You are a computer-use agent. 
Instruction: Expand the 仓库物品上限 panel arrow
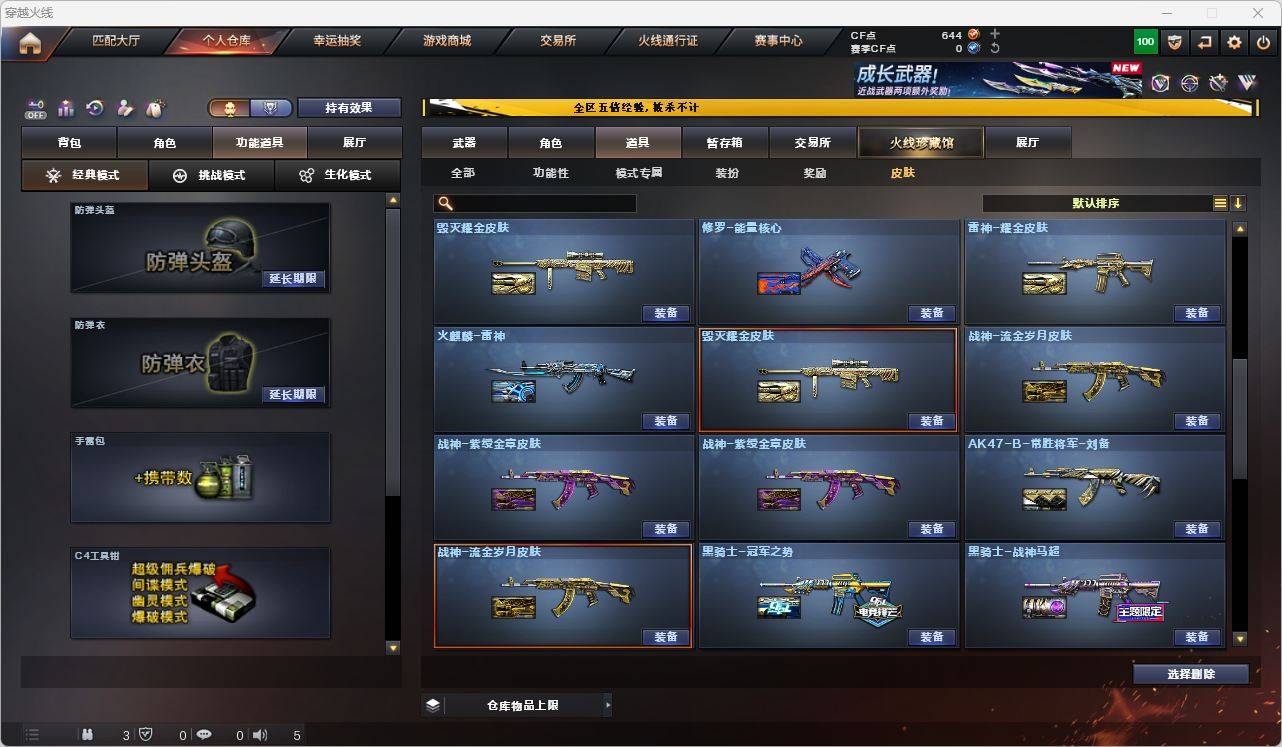608,704
